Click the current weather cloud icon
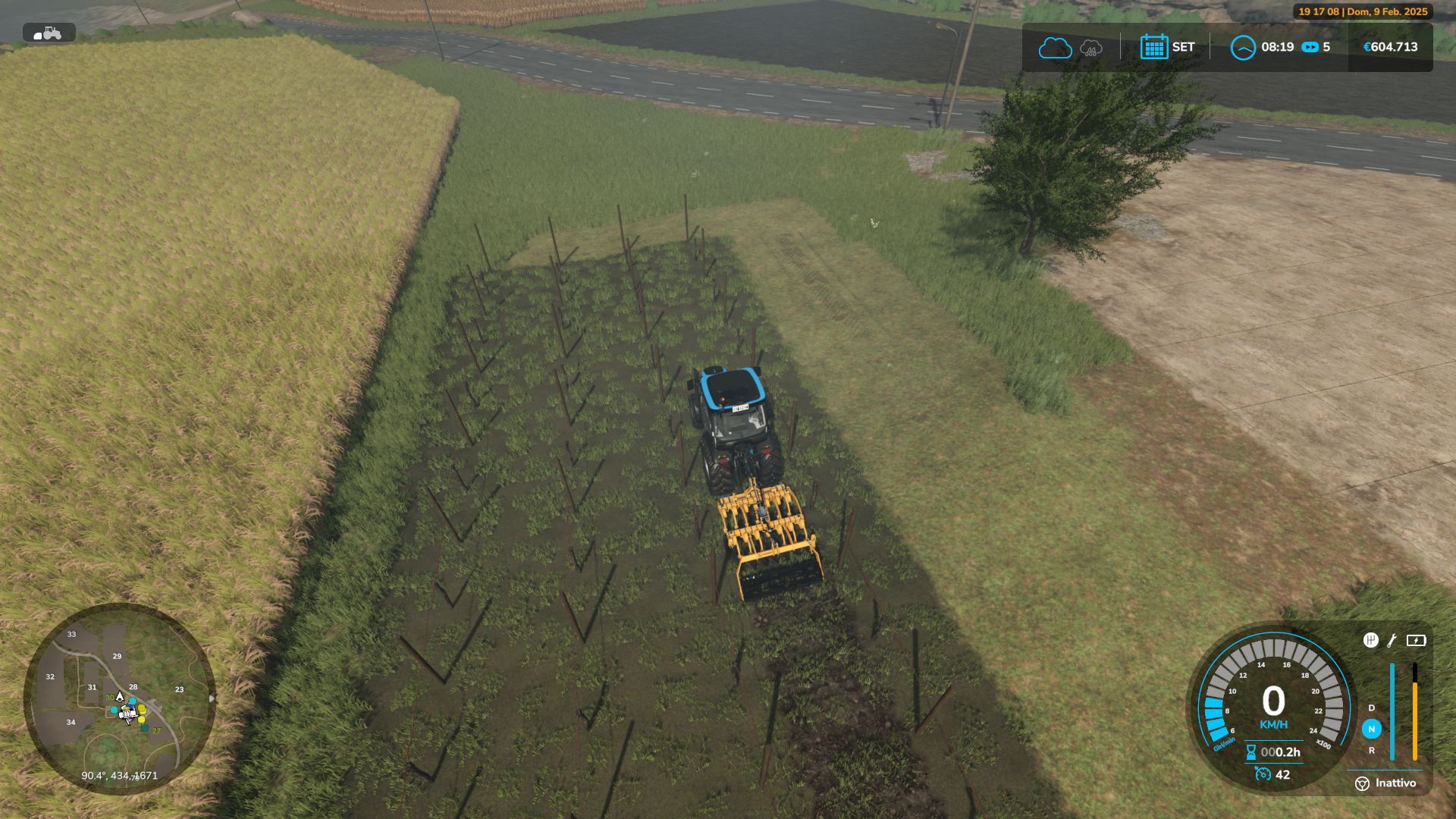Image resolution: width=1456 pixels, height=819 pixels. click(1054, 48)
